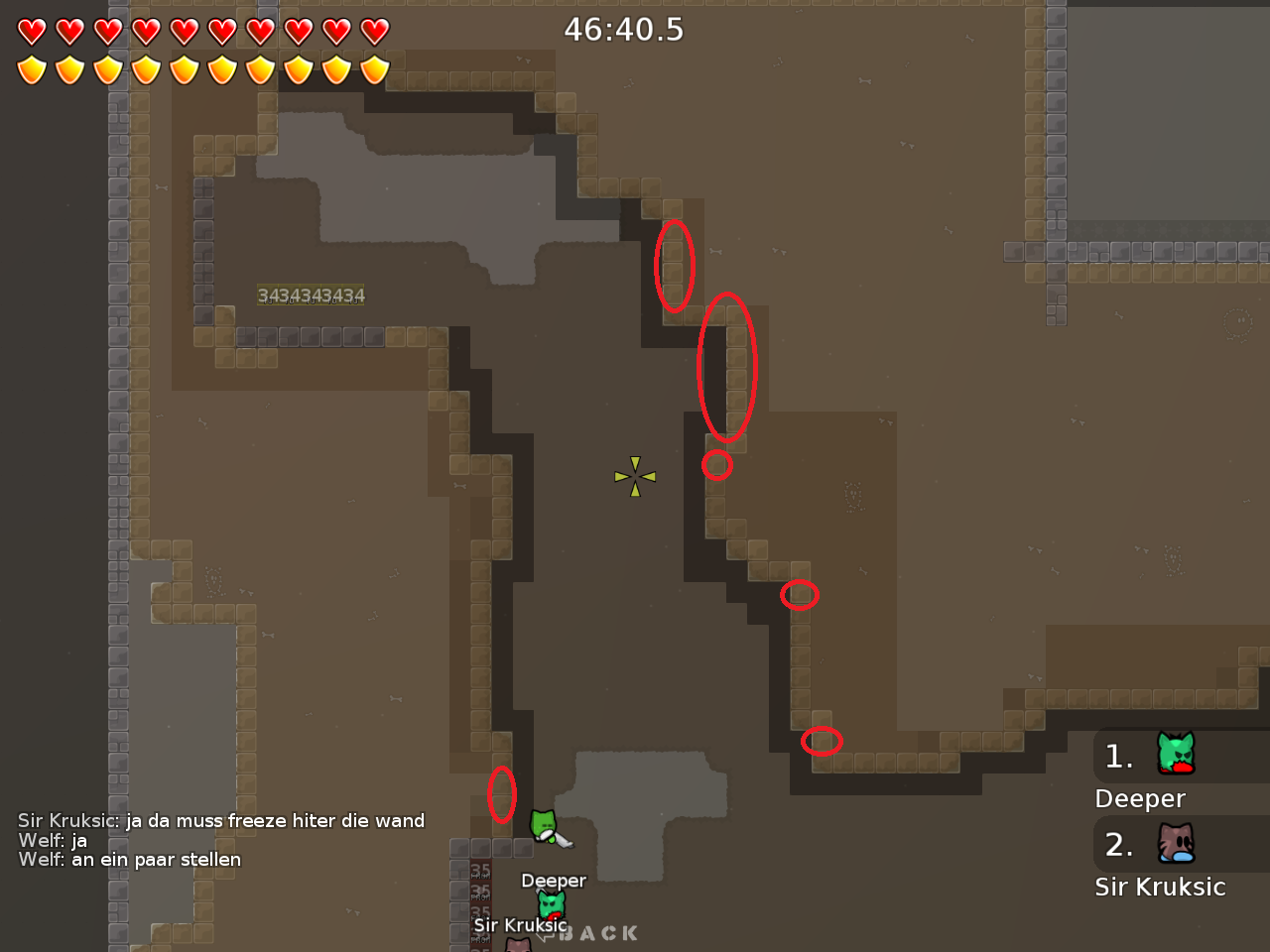Screen dimensions: 1270x952
Task: Click the fifth heart in the health row
Action: pos(183,32)
